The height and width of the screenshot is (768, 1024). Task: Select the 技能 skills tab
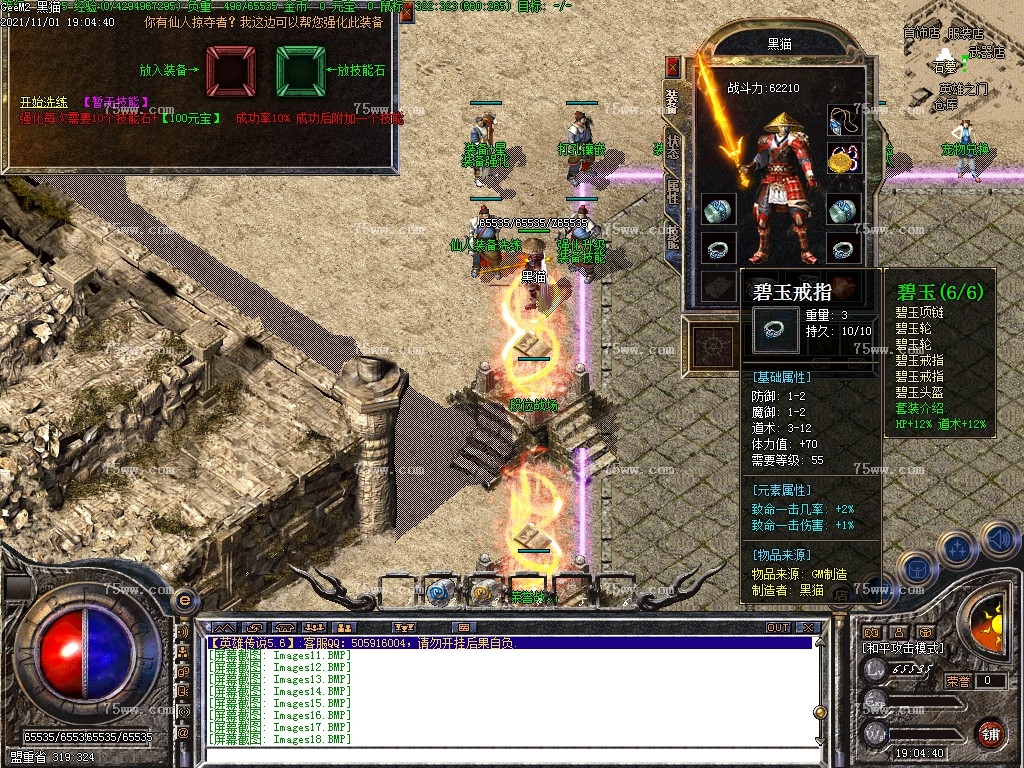pyautogui.click(x=673, y=237)
